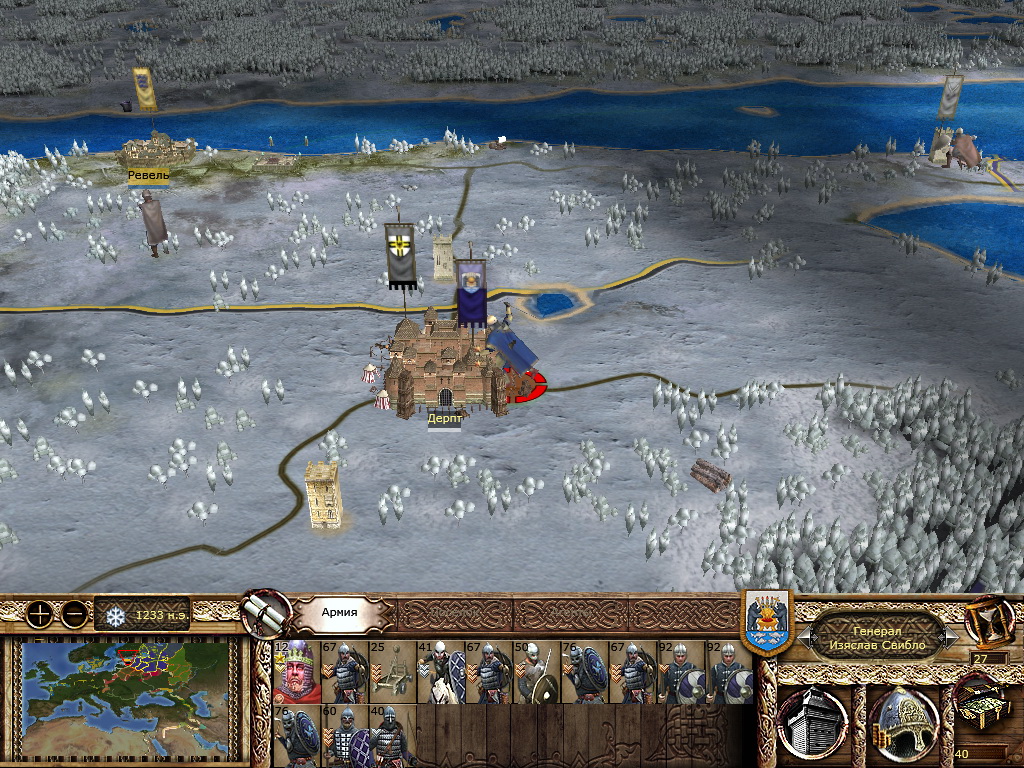Switch to the Армия tab

pyautogui.click(x=340, y=612)
